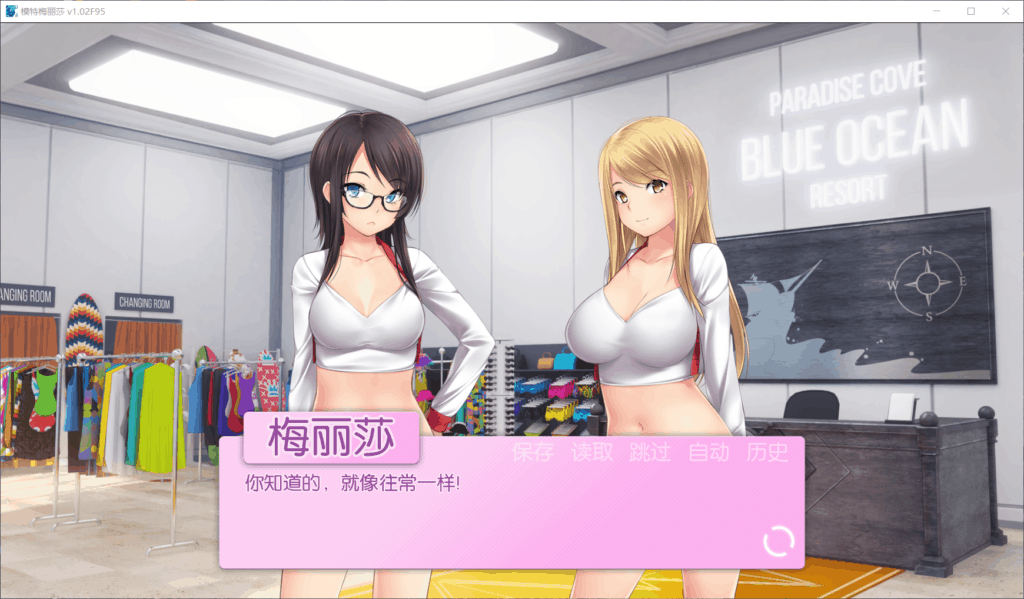
Task: Activate 跳过 (Skip) for the dialogue
Action: (x=650, y=452)
